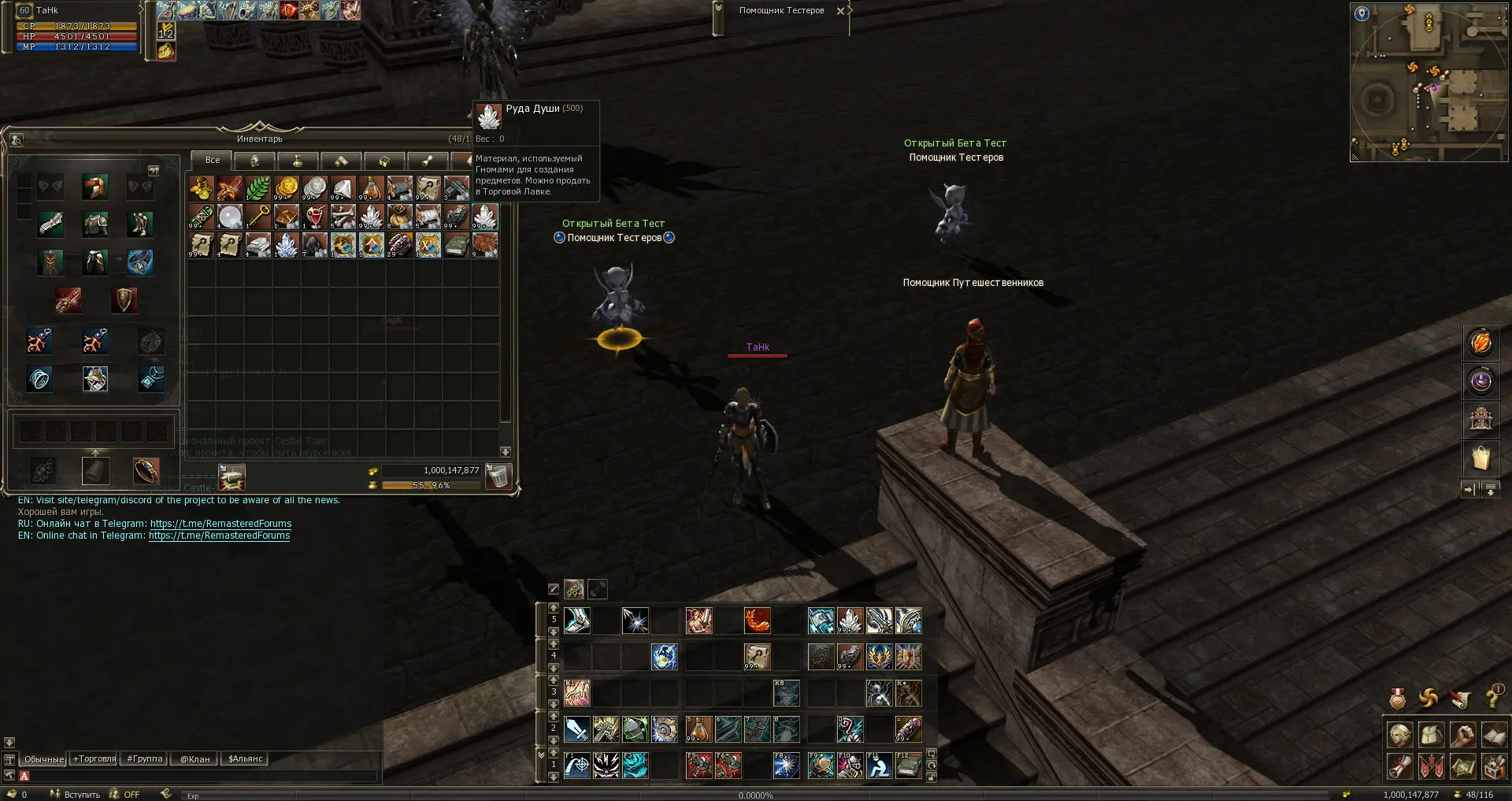Open the character portrait menu button
This screenshot has height=801, width=1512.
pyautogui.click(x=1399, y=736)
